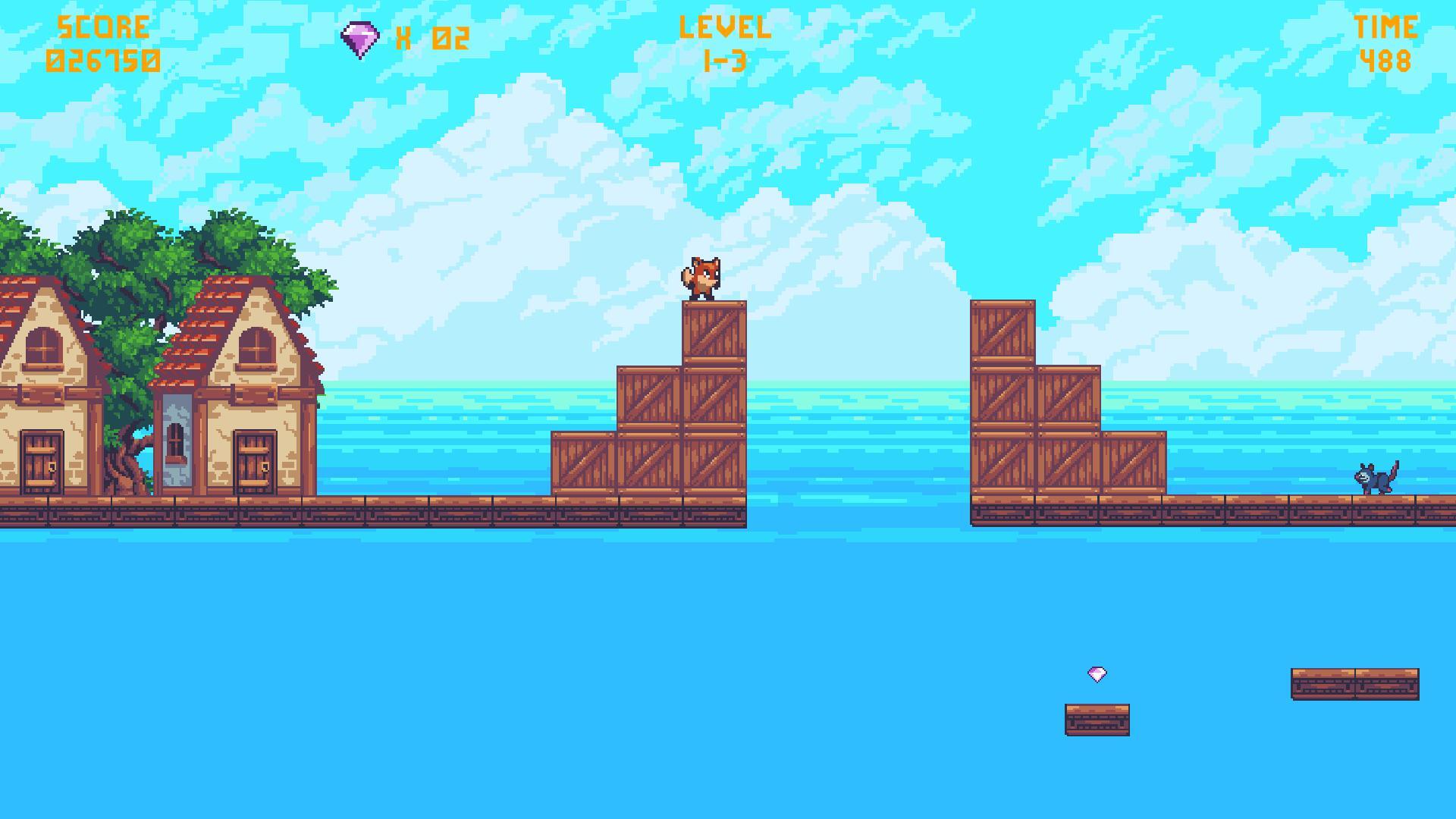1456x819 pixels.
Task: Click the purple gem counter icon
Action: (360, 36)
